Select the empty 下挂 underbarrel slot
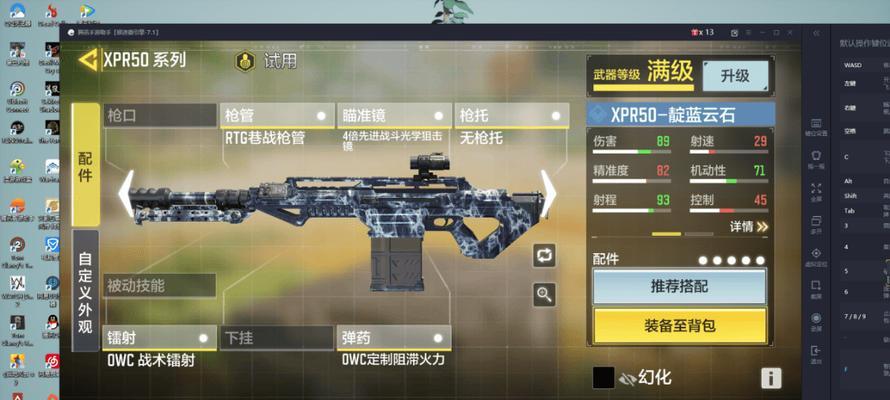Image resolution: width=890 pixels, height=400 pixels. (x=277, y=337)
